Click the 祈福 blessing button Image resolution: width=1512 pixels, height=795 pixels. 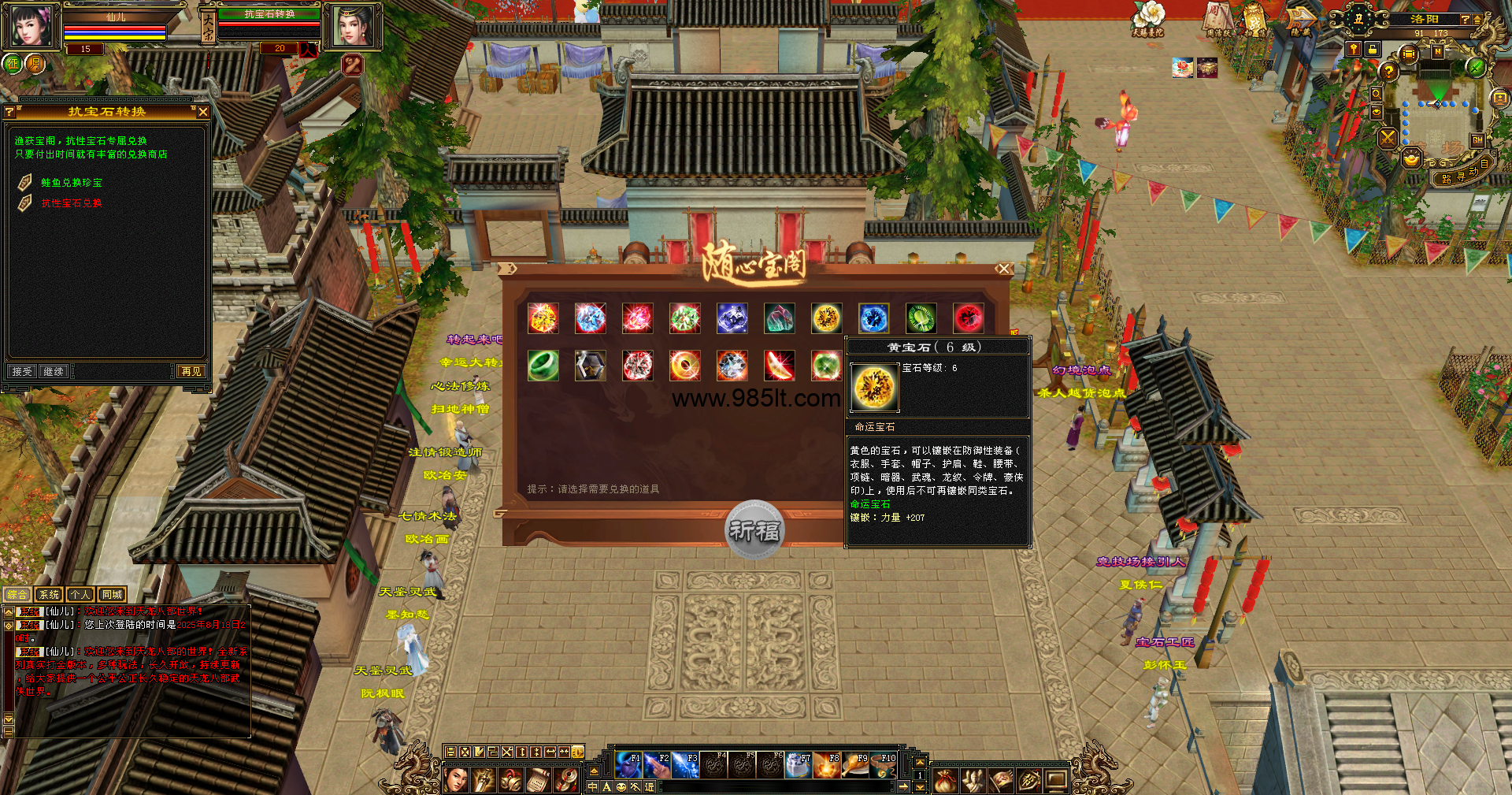coord(754,530)
